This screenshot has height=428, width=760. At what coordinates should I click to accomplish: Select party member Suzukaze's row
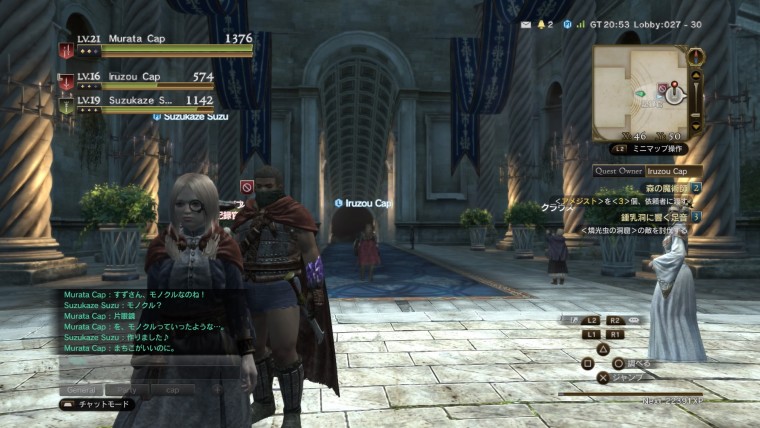(x=150, y=102)
